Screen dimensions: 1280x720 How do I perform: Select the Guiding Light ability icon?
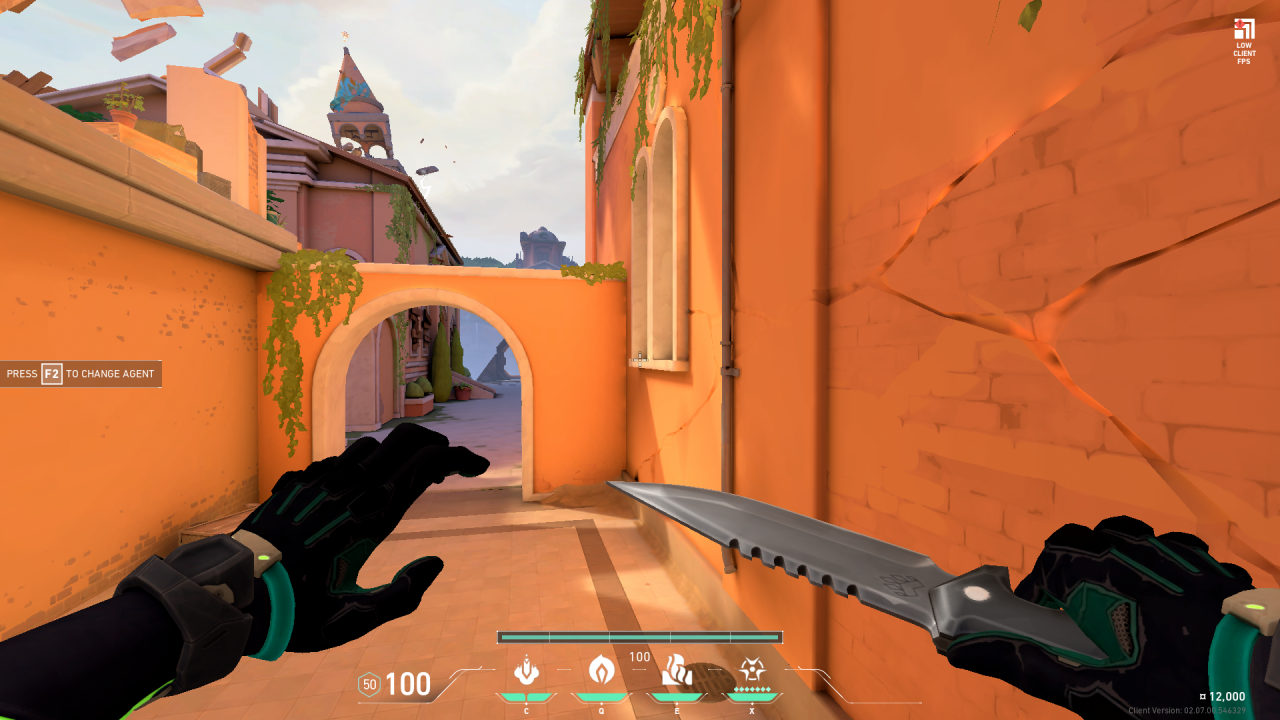tap(676, 668)
